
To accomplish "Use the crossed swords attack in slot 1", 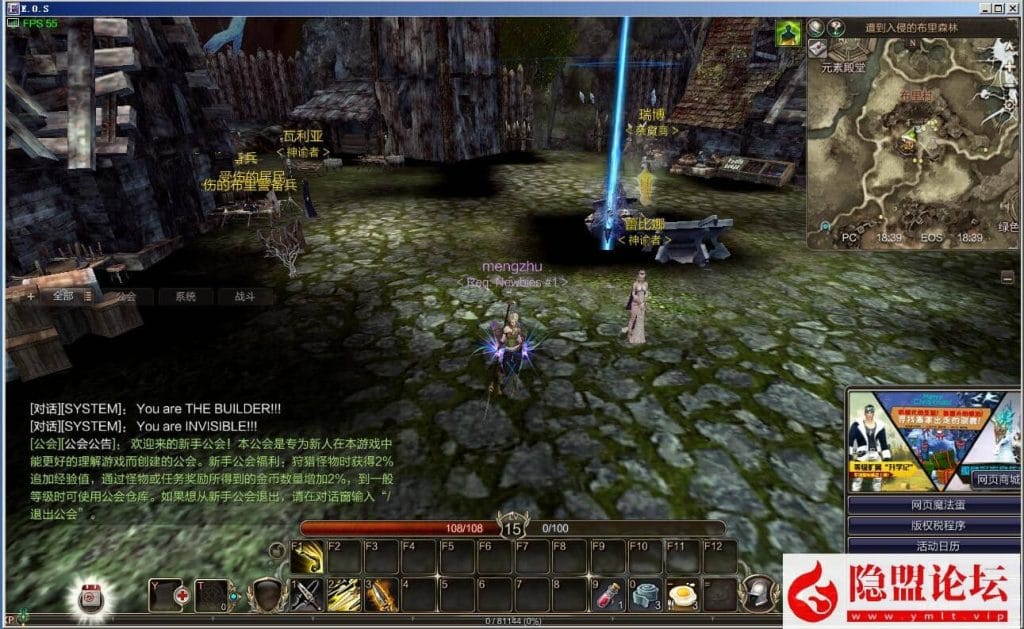I will [x=307, y=595].
